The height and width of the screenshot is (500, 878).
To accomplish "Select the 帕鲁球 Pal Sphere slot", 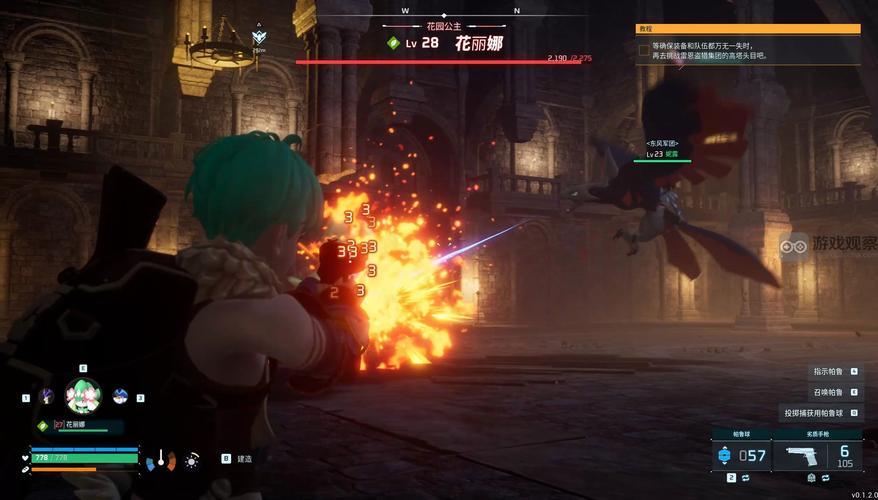I will pyautogui.click(x=740, y=456).
